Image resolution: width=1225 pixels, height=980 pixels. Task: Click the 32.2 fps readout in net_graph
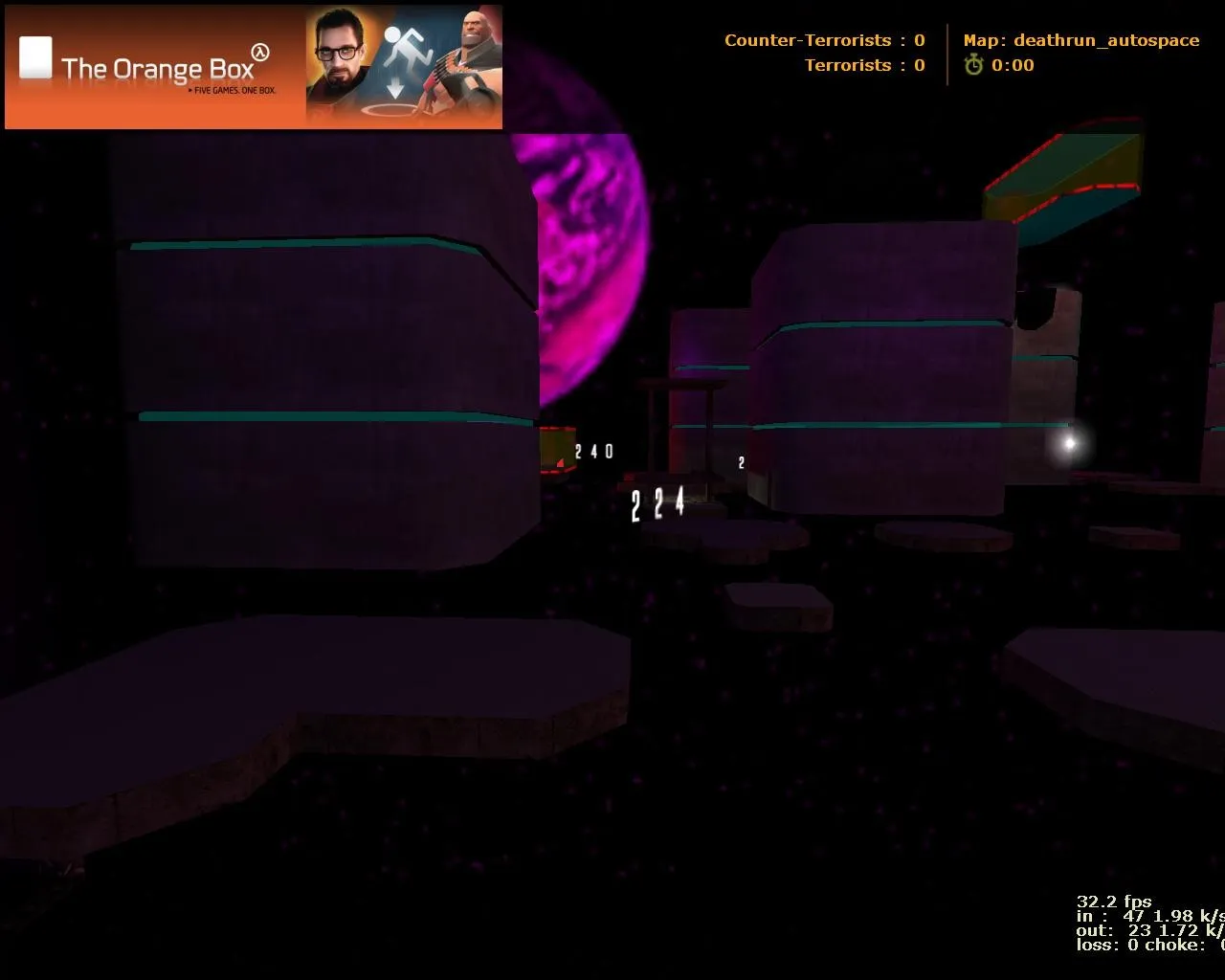tap(1114, 902)
